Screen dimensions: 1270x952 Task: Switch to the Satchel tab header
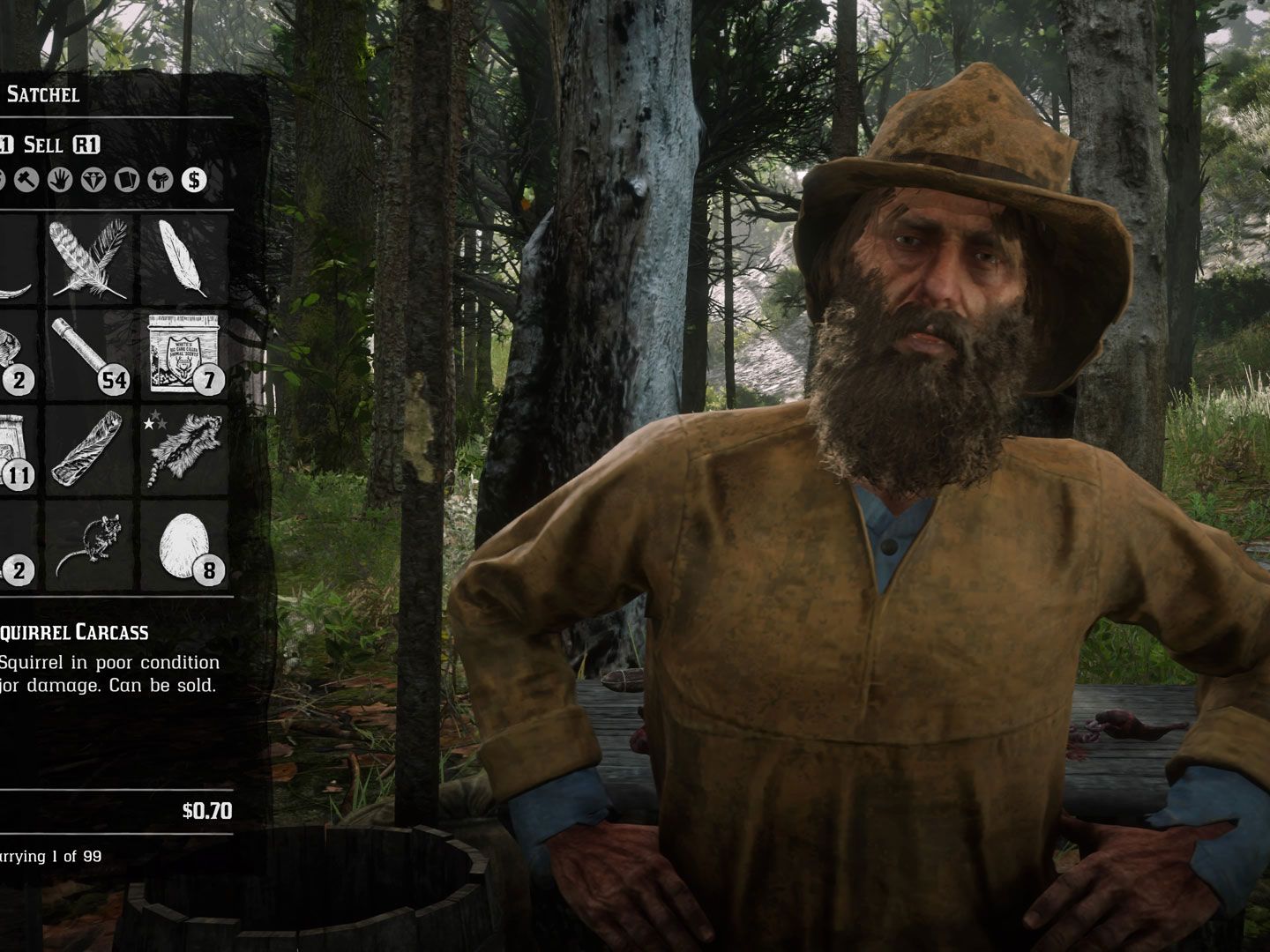coord(44,93)
